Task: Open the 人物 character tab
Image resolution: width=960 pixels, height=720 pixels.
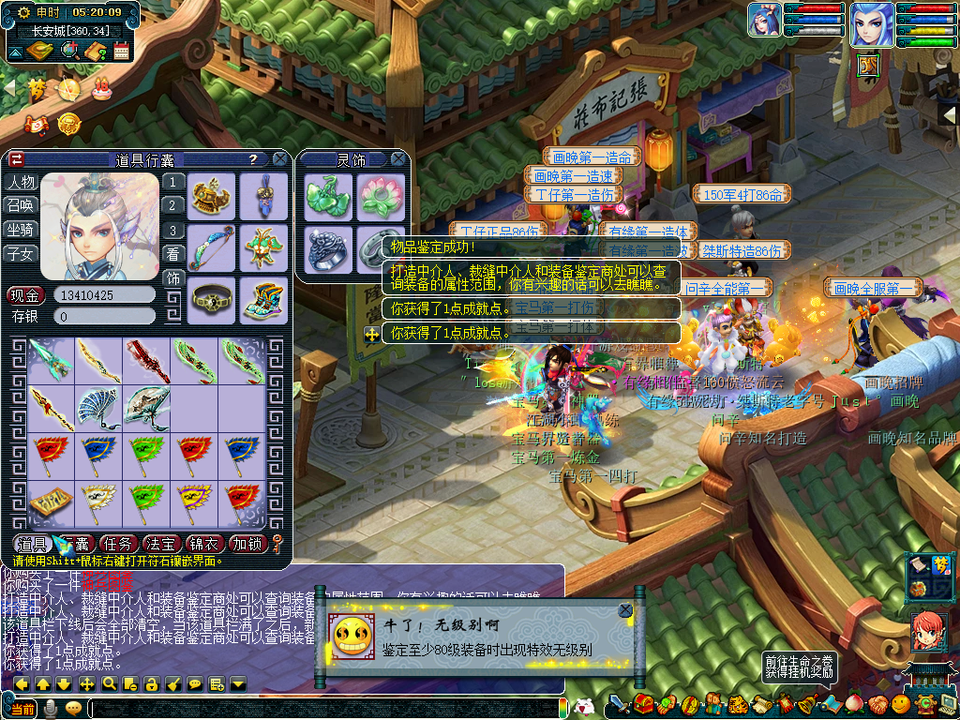Action: 21,182
